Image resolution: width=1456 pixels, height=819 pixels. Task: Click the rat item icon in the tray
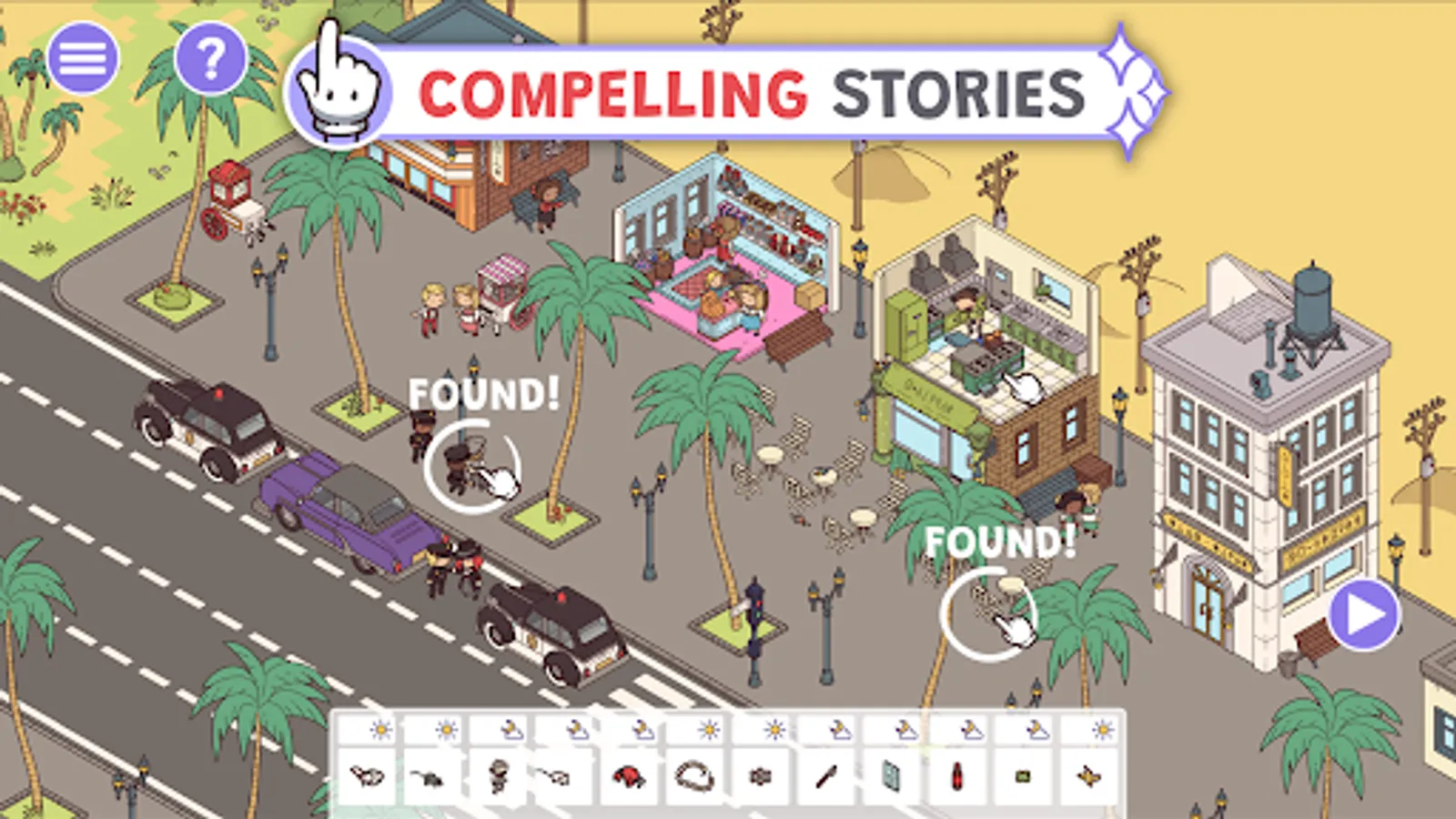point(427,777)
